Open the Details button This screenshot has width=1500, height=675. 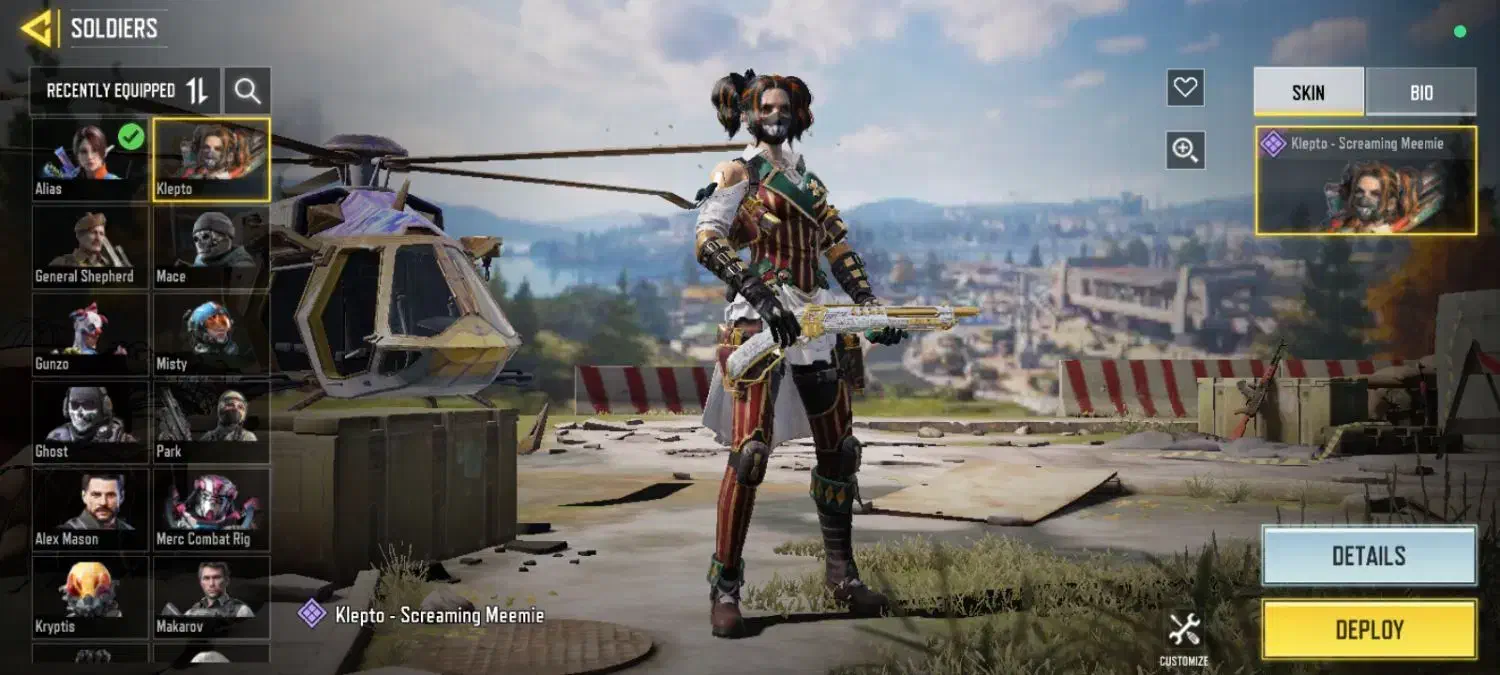(x=1368, y=556)
